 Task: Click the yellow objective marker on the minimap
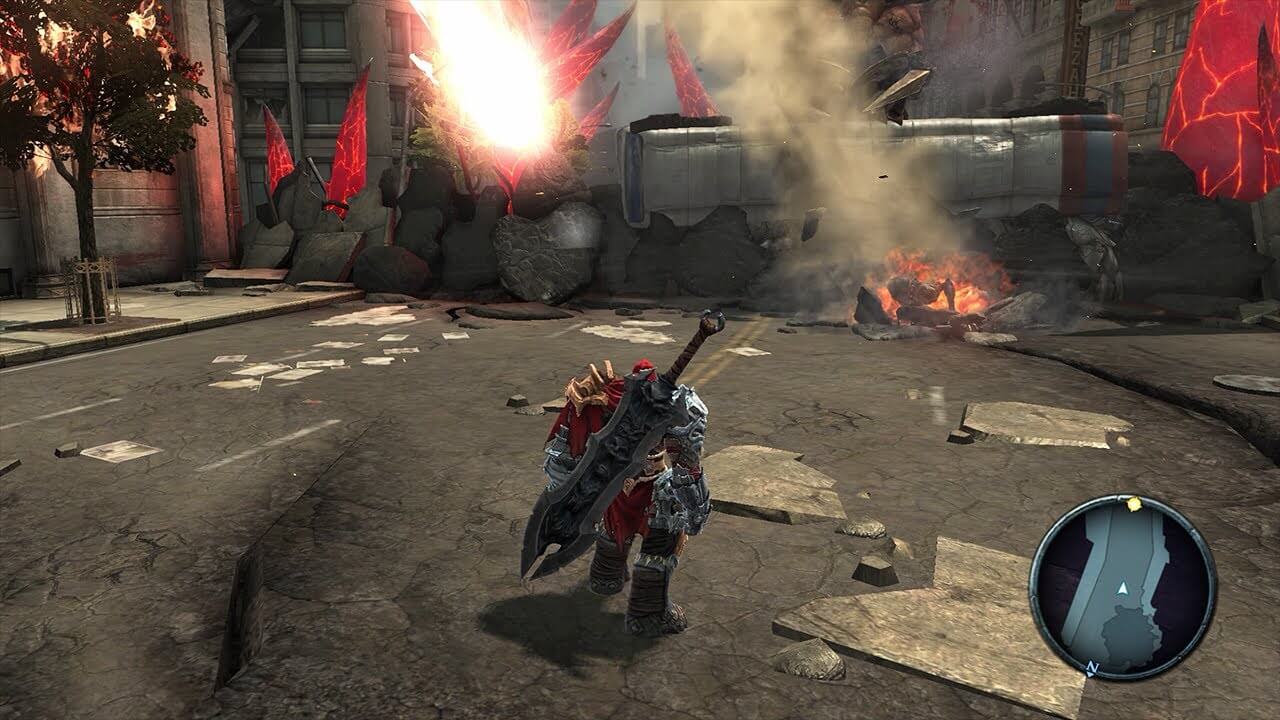coord(1133,504)
